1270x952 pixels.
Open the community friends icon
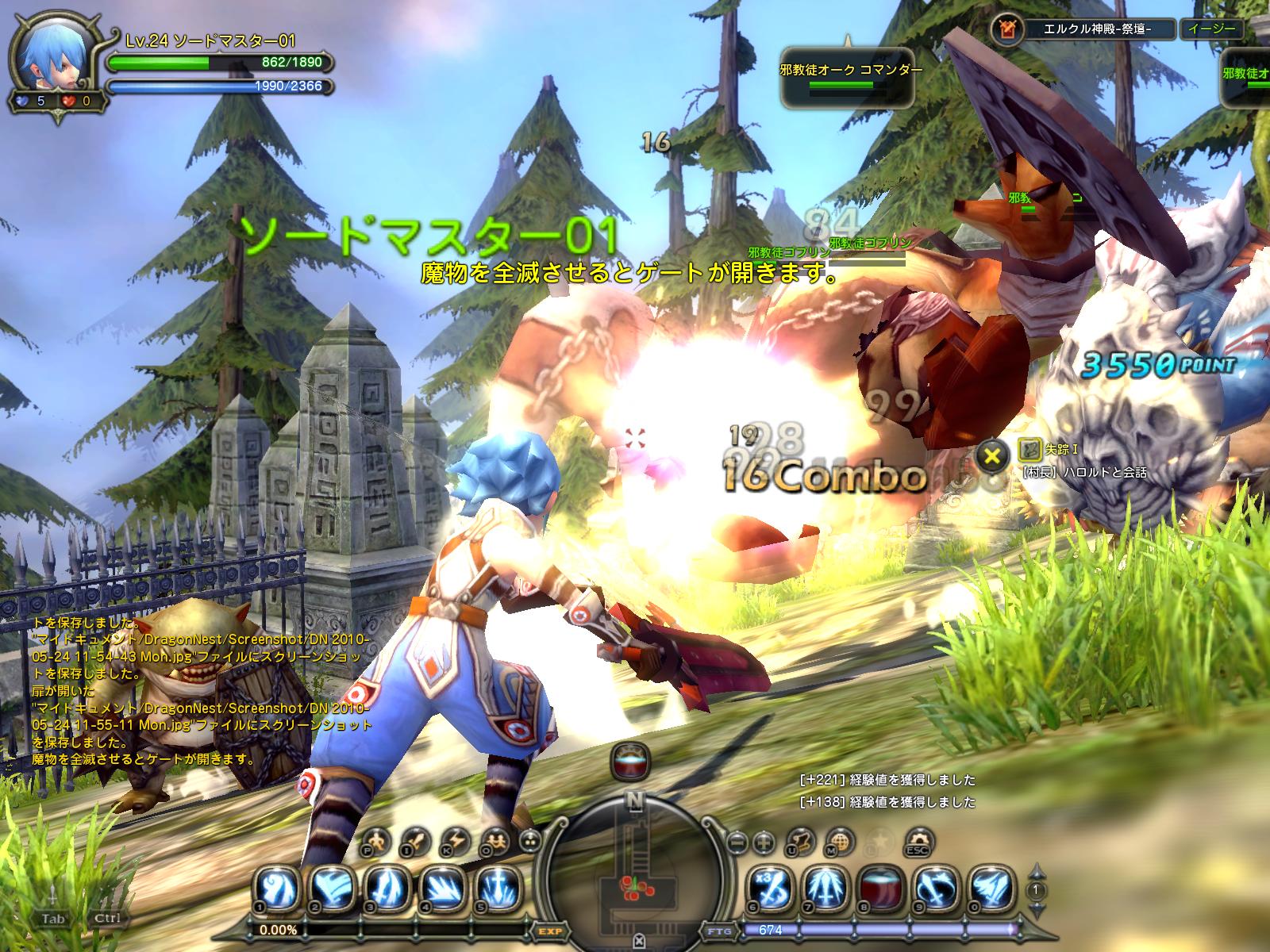(x=498, y=840)
